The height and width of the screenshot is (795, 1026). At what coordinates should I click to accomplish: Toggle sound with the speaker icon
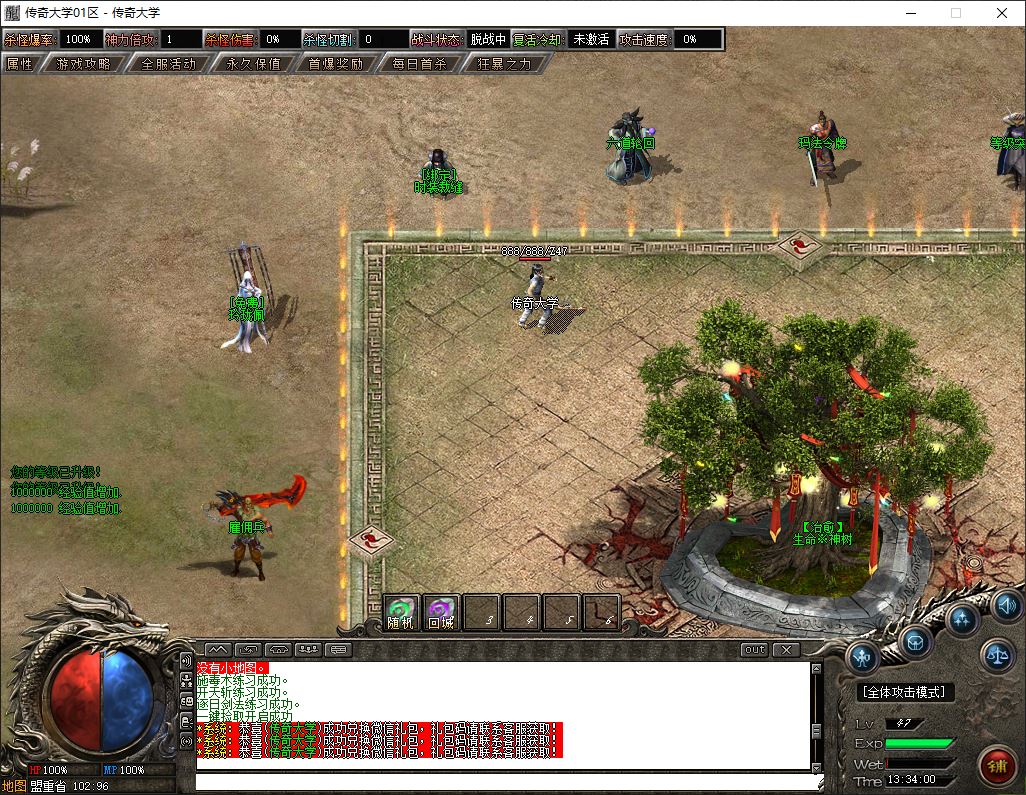coord(1006,605)
